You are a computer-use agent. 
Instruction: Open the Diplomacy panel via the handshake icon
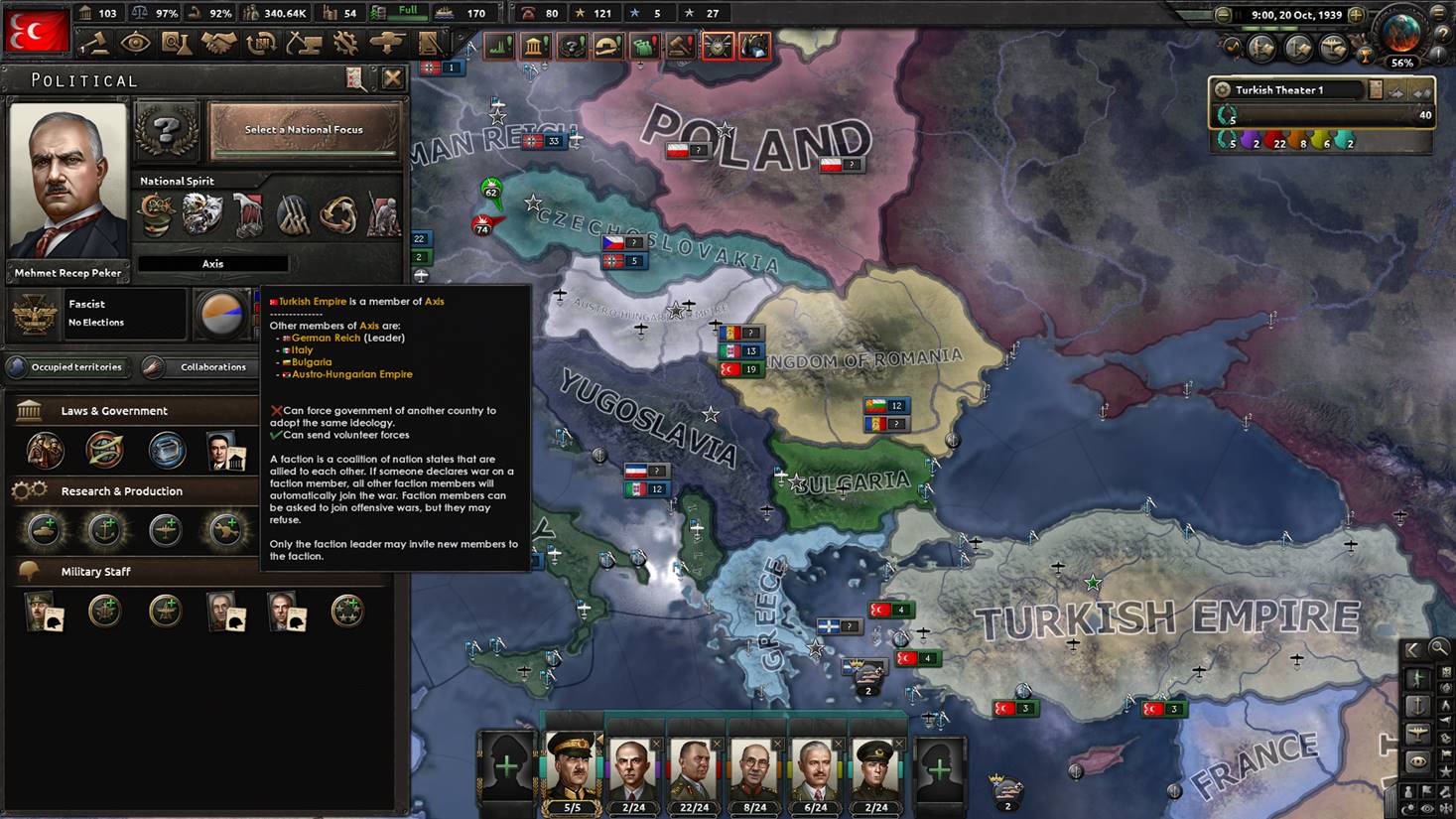pos(219,43)
